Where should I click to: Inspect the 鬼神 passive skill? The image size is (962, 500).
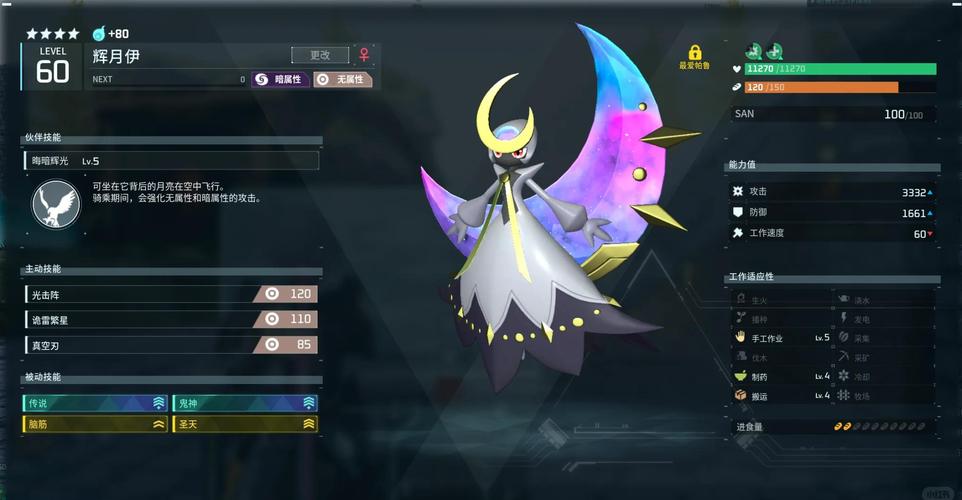245,403
